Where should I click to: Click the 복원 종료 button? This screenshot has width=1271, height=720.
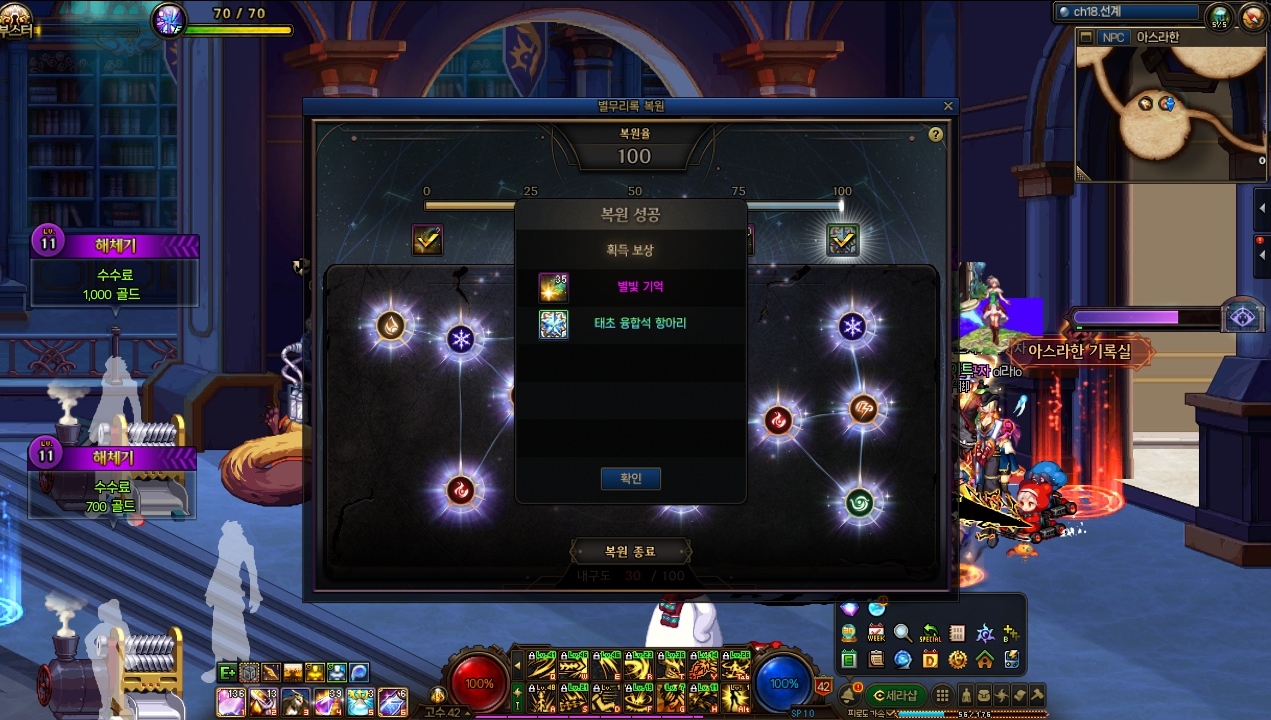pos(630,551)
